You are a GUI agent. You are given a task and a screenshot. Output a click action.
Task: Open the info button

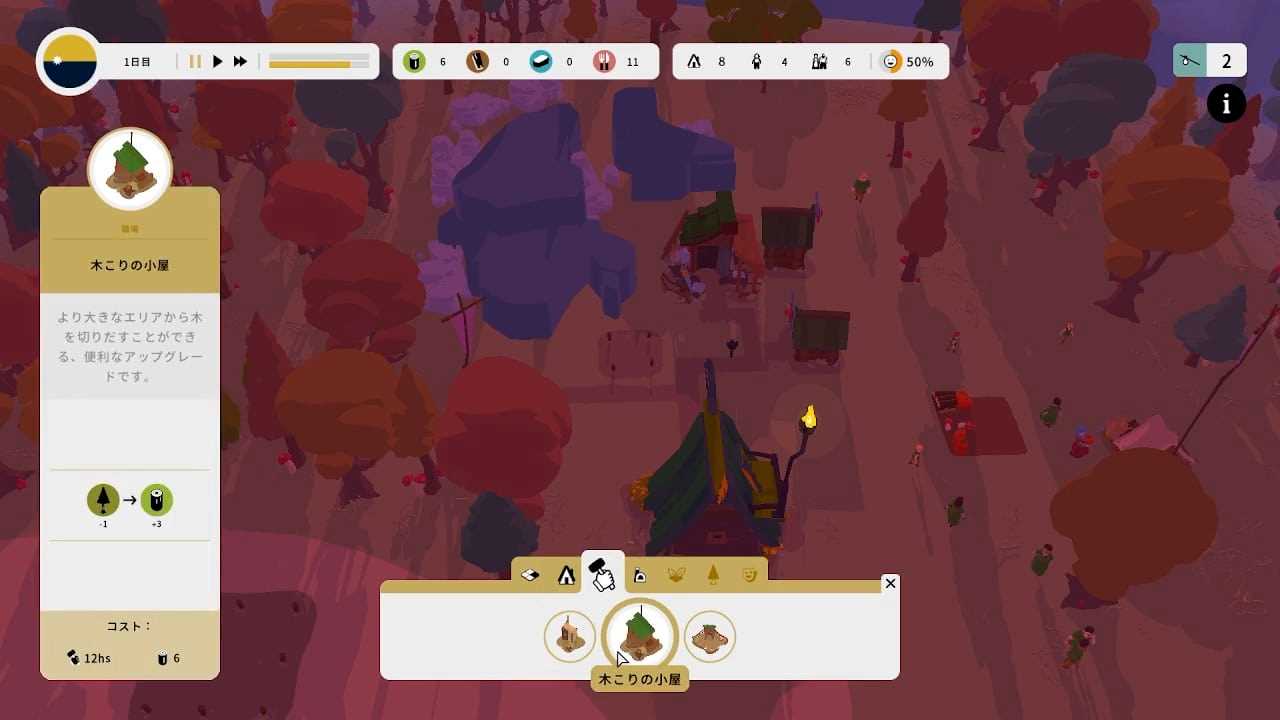[1226, 104]
